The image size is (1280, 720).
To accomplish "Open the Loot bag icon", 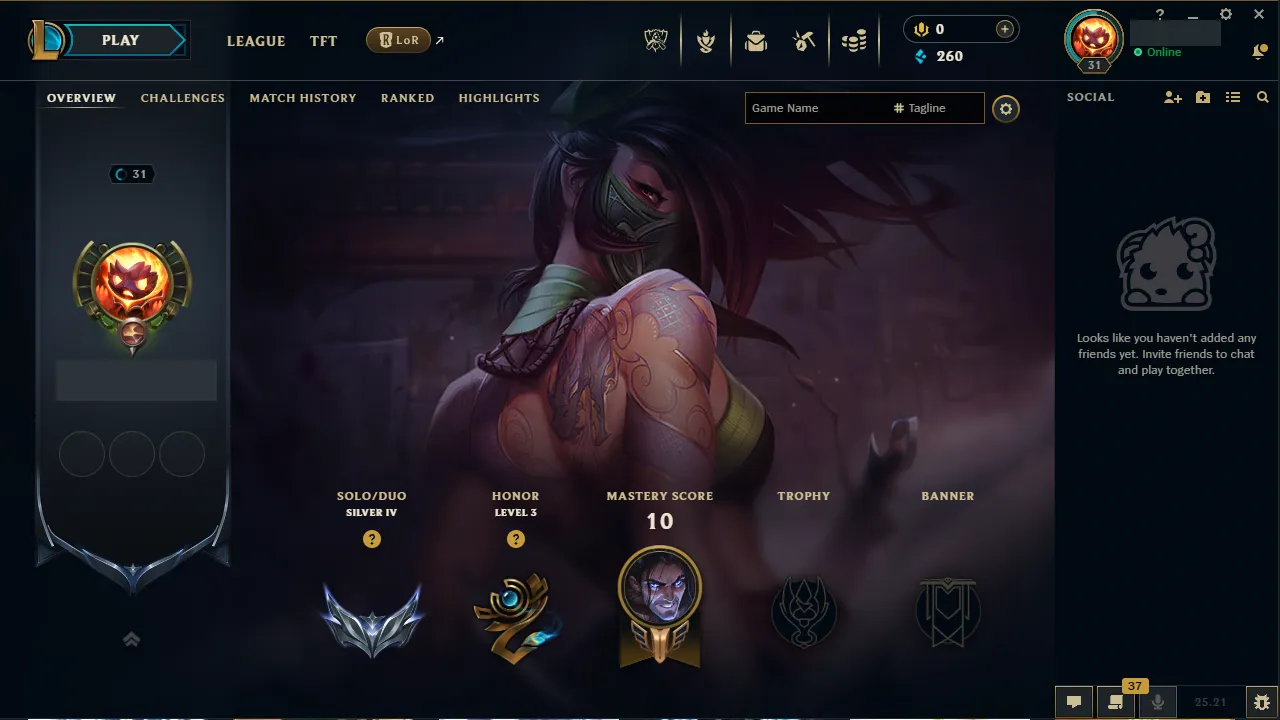I will click(755, 41).
